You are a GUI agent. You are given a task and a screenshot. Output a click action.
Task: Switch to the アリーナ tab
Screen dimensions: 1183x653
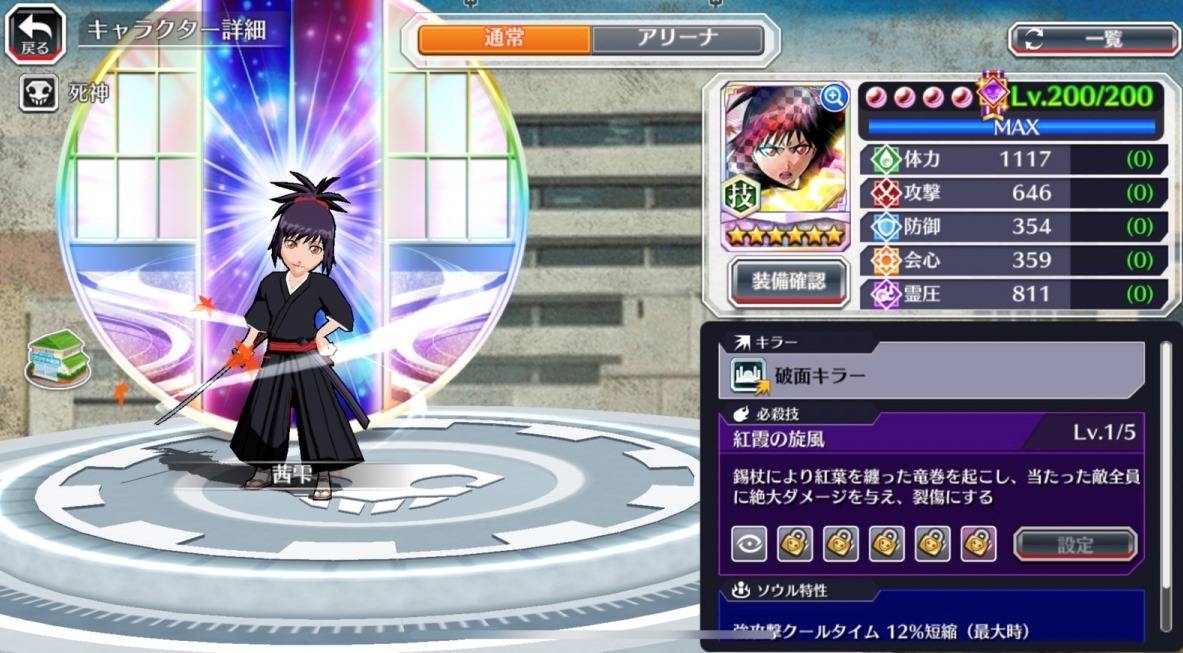(677, 39)
